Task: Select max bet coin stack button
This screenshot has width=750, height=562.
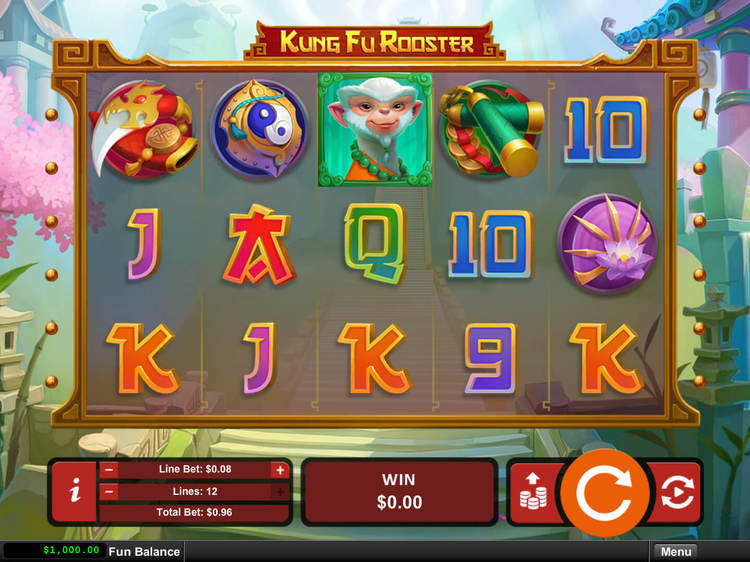Action: tap(532, 491)
